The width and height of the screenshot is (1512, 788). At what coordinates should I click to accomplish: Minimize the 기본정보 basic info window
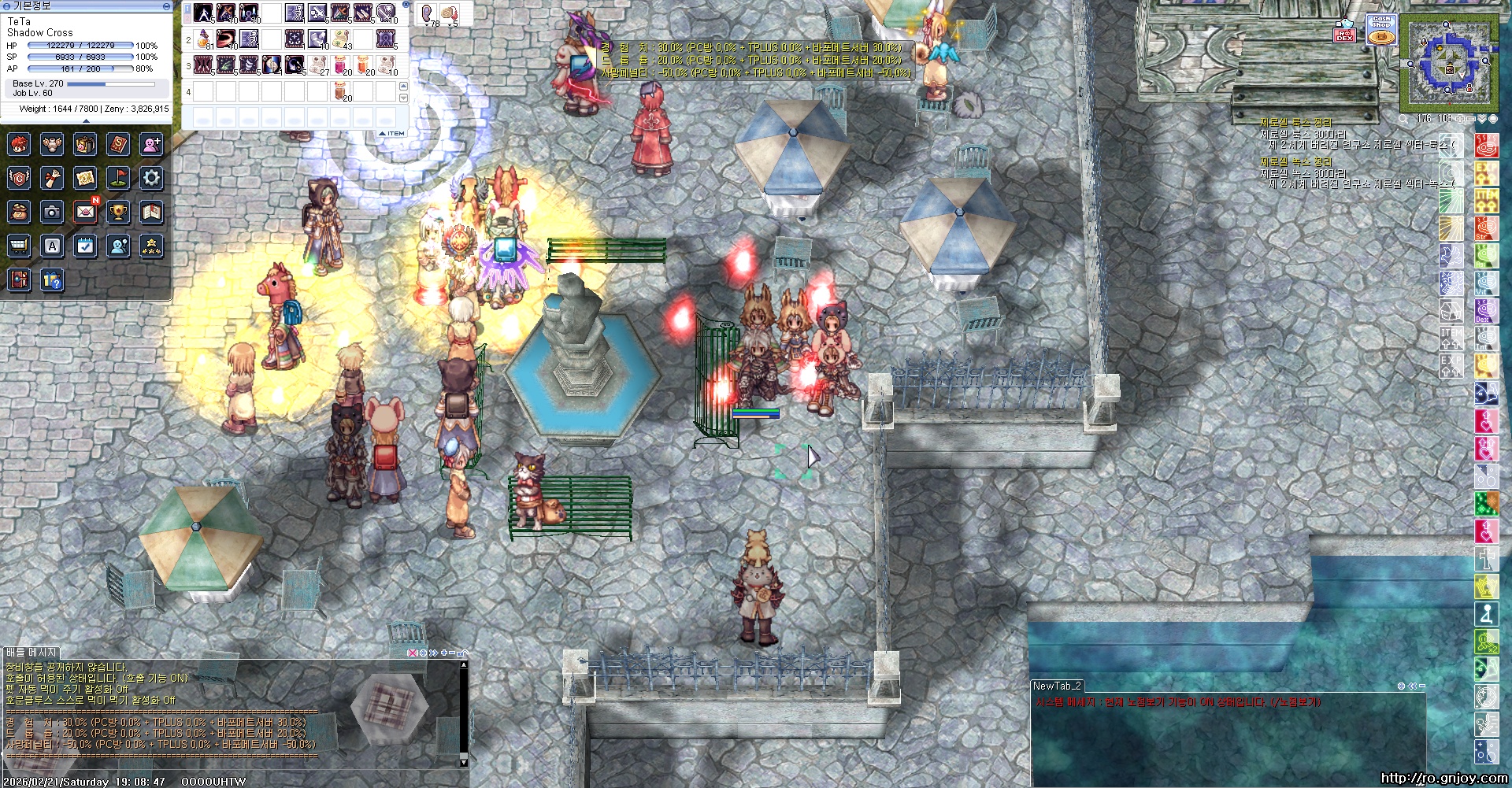point(165,6)
